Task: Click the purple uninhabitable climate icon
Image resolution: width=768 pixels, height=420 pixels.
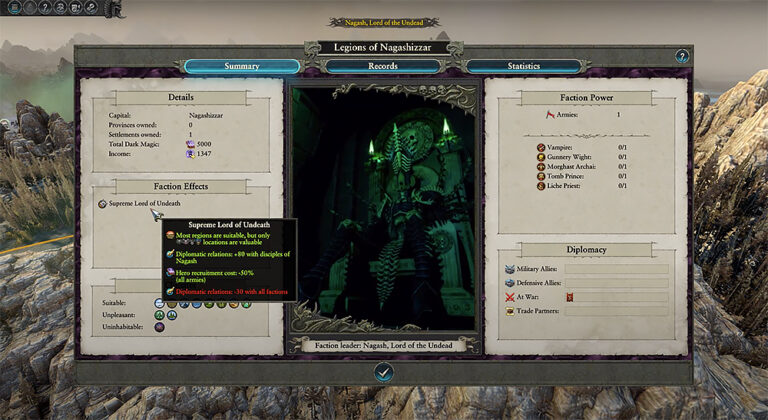Action: (160, 327)
